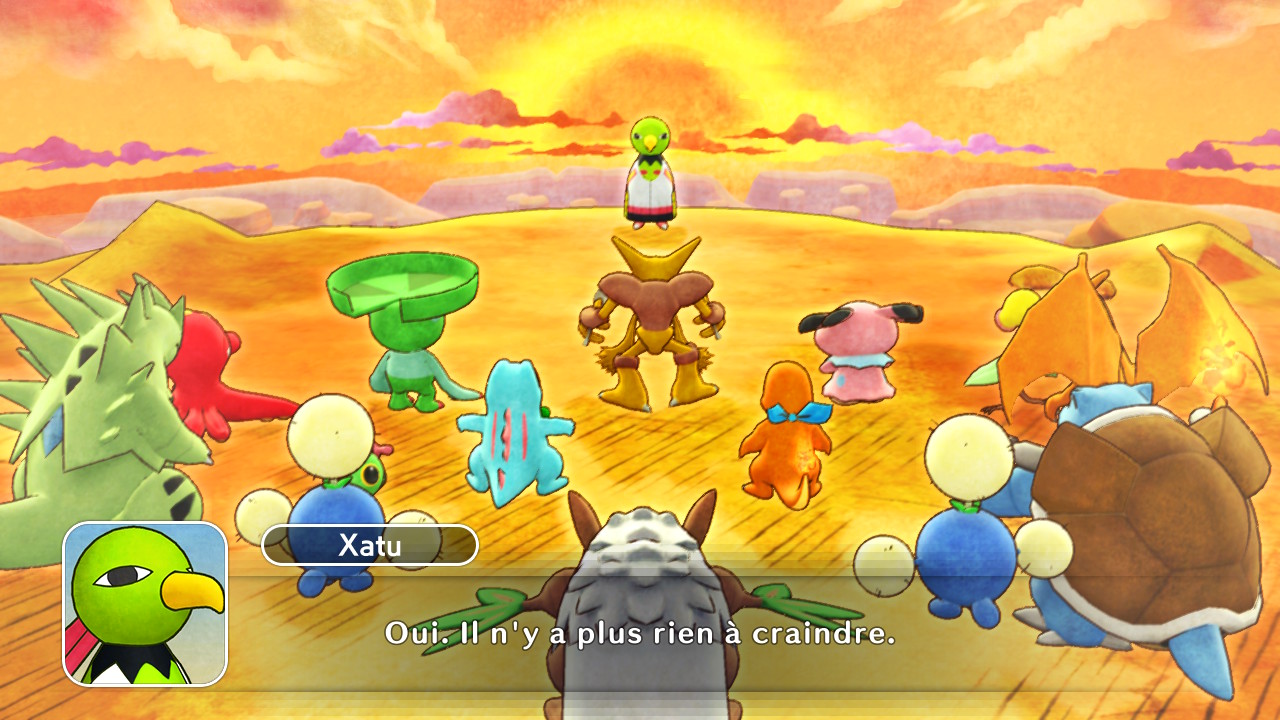This screenshot has height=720, width=1280.
Task: Click Xatu's speaker portrait
Action: (x=145, y=604)
